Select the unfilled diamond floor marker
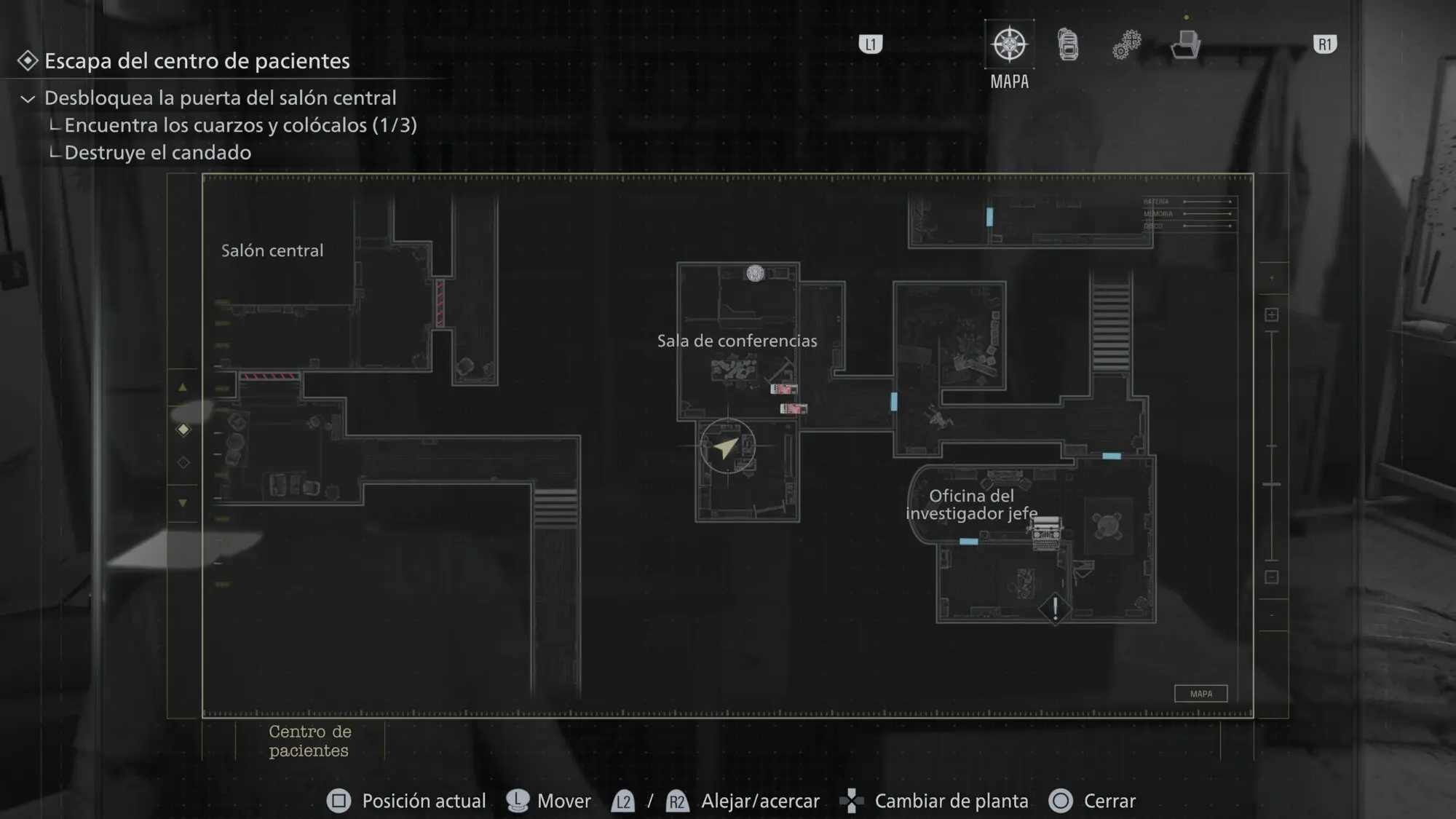 coord(183,462)
